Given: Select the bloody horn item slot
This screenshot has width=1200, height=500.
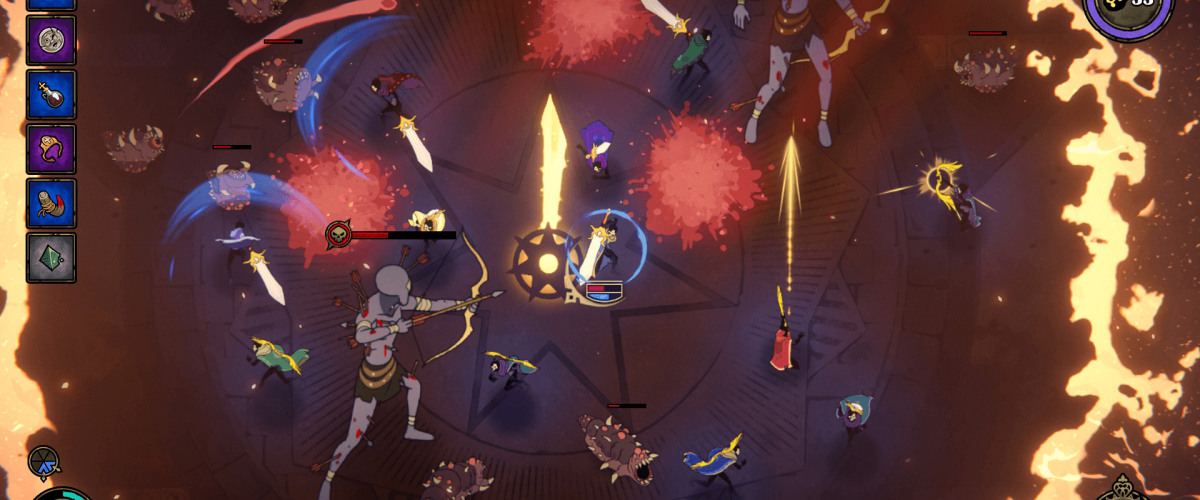Looking at the screenshot, I should (x=51, y=203).
